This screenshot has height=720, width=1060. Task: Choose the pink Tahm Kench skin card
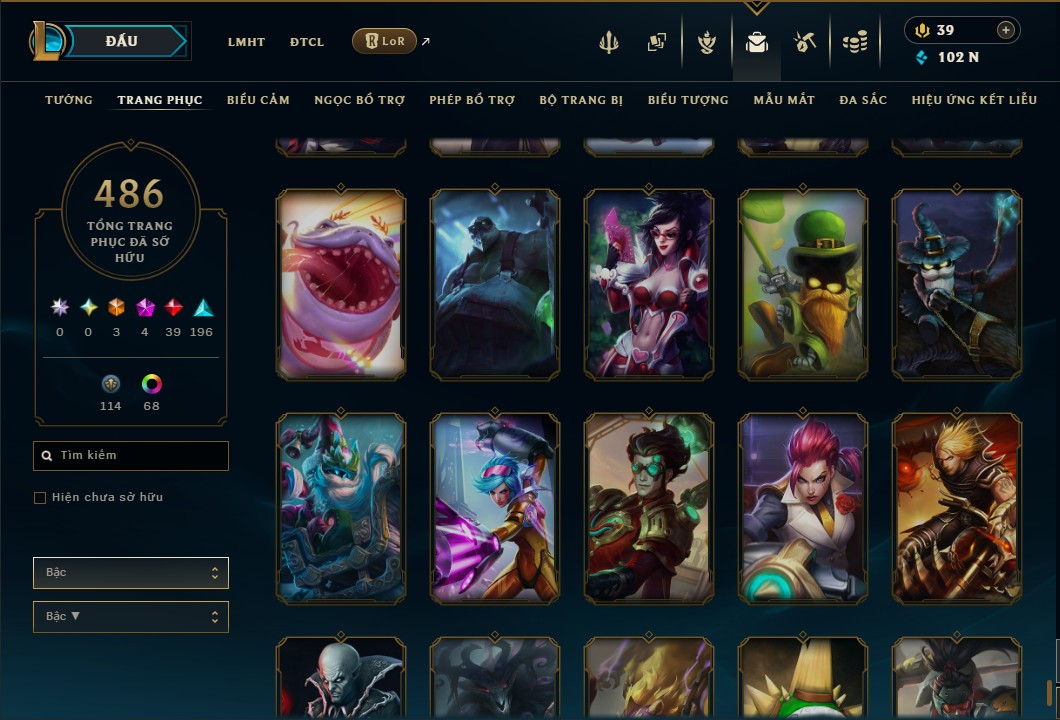pos(341,285)
